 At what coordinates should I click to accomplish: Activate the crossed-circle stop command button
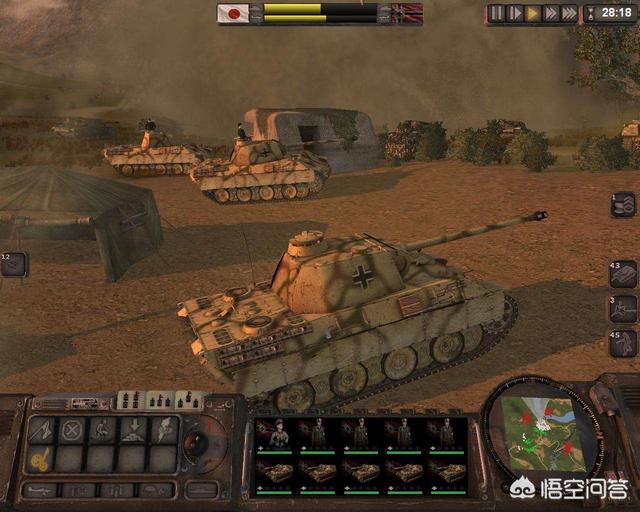coord(72,430)
